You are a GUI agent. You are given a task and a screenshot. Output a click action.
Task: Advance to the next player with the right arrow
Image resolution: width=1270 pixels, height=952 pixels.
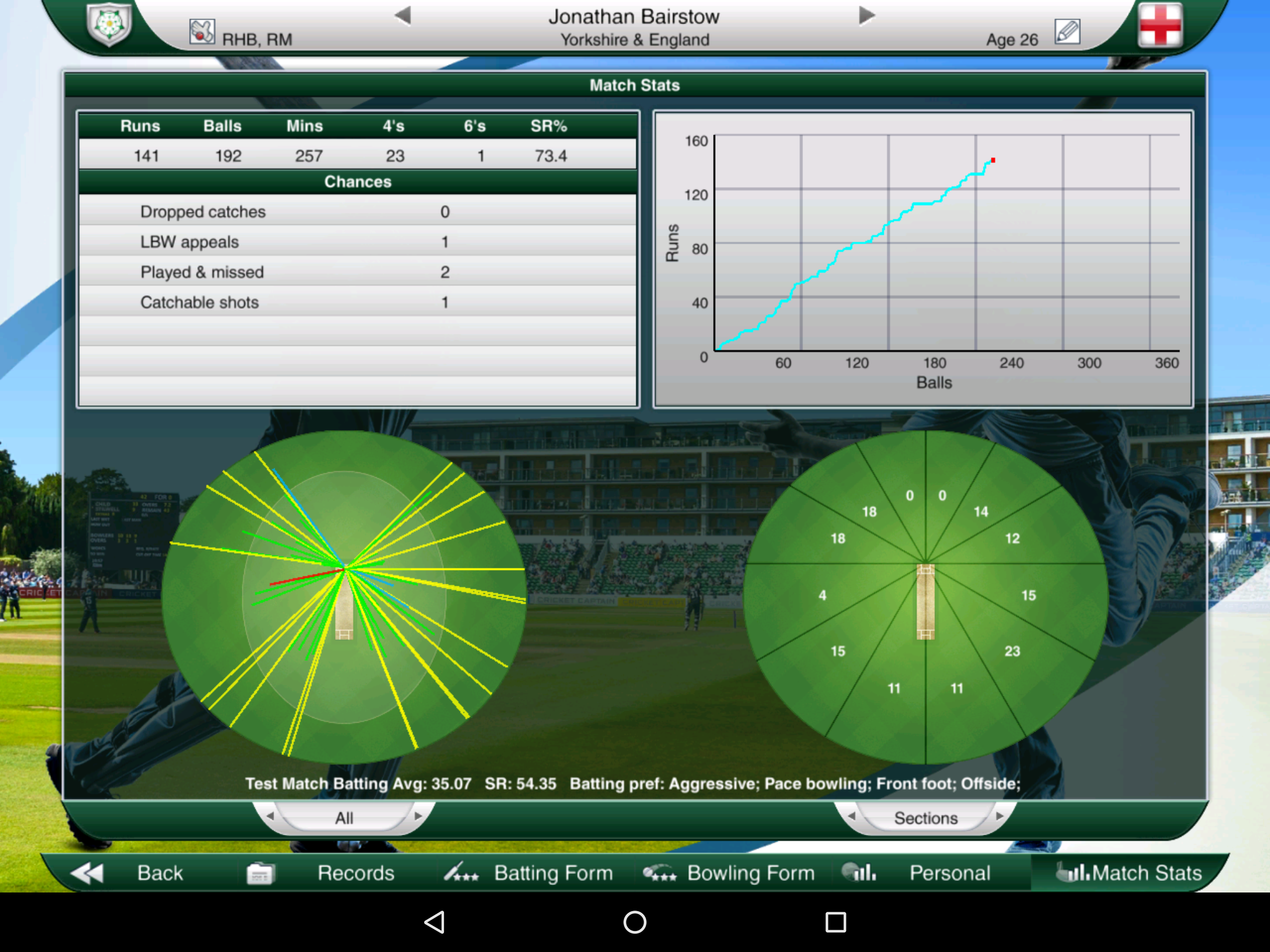[865, 17]
